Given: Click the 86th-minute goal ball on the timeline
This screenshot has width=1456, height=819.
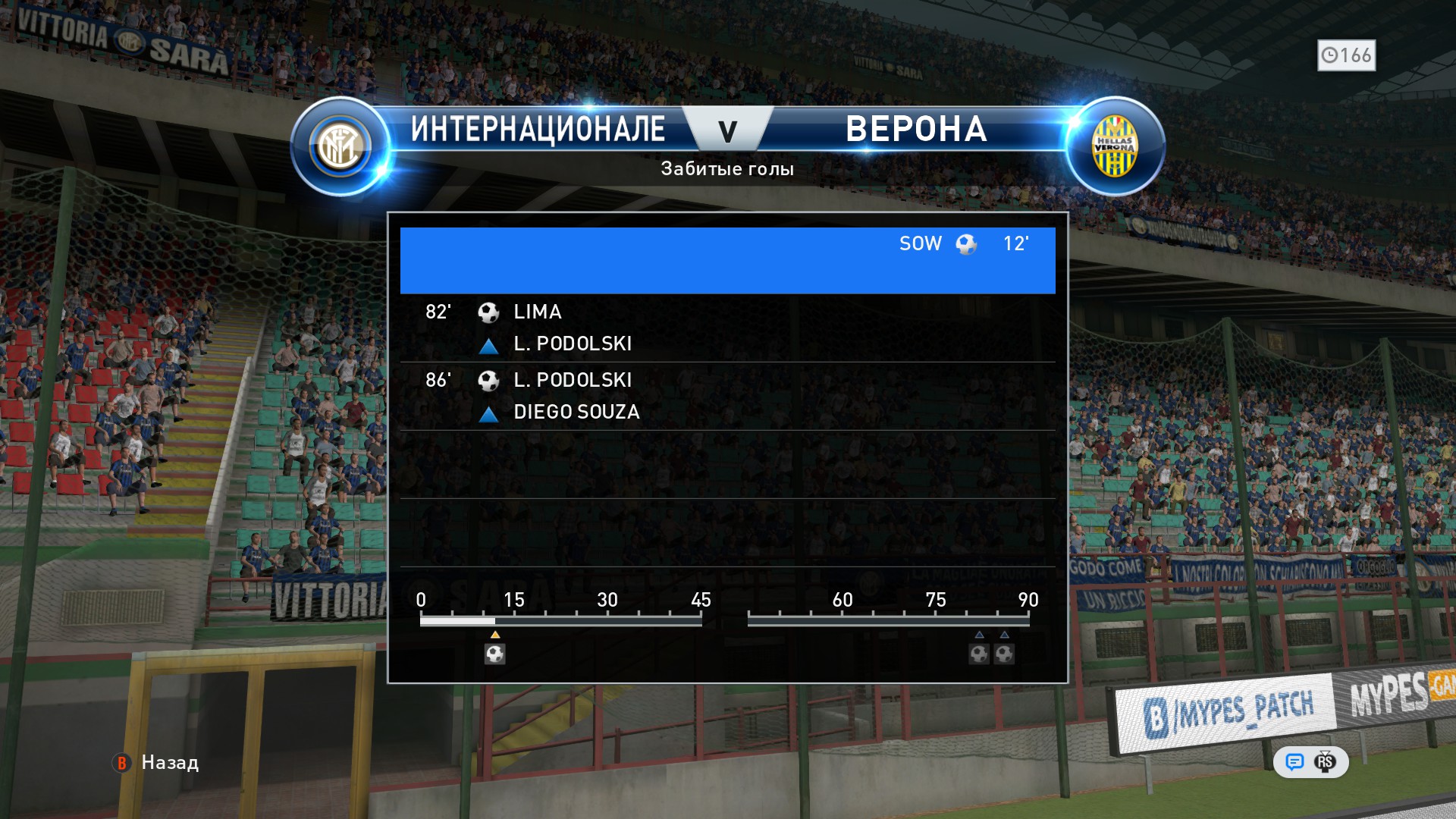Looking at the screenshot, I should point(1005,654).
